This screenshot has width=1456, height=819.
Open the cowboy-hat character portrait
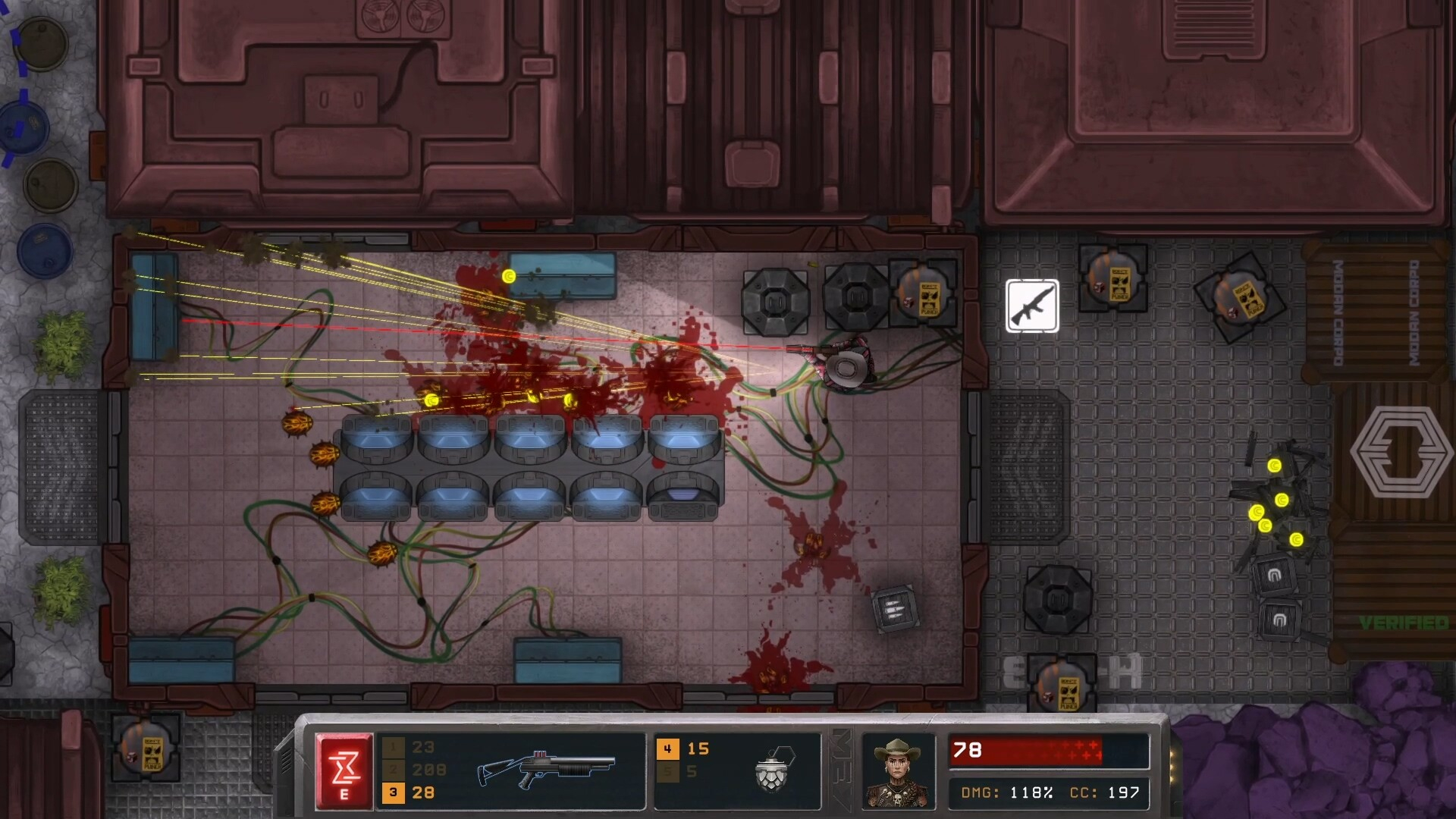899,770
